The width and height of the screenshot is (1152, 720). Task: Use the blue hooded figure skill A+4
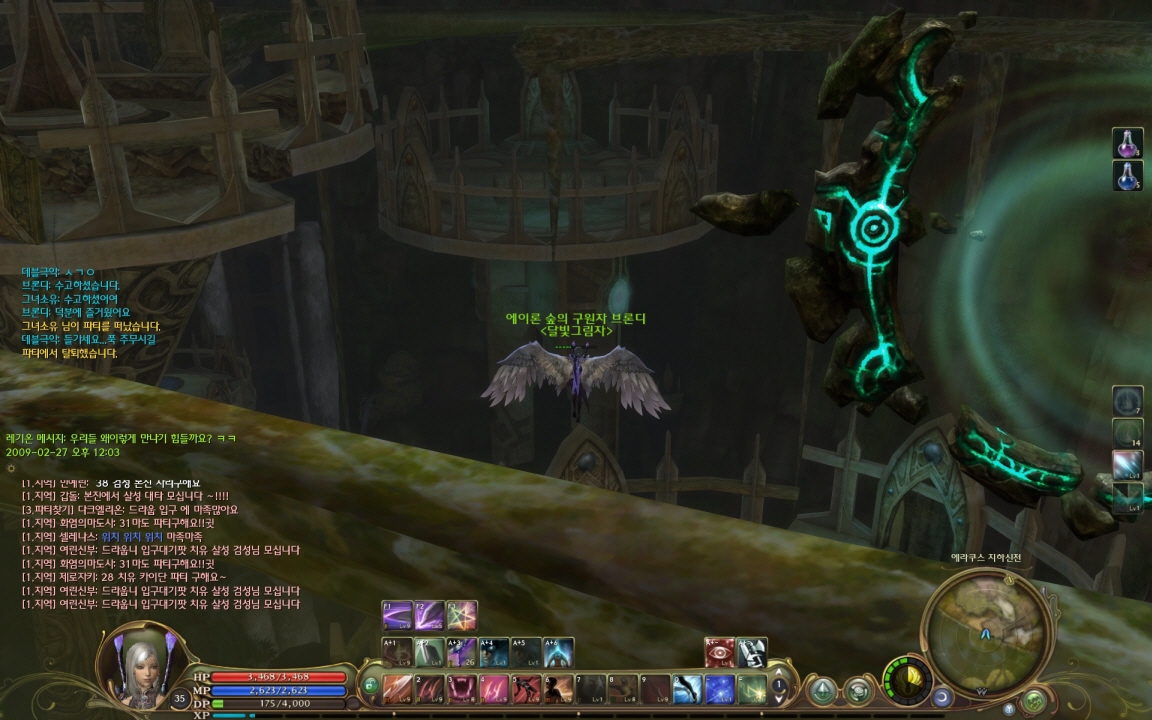tap(494, 652)
